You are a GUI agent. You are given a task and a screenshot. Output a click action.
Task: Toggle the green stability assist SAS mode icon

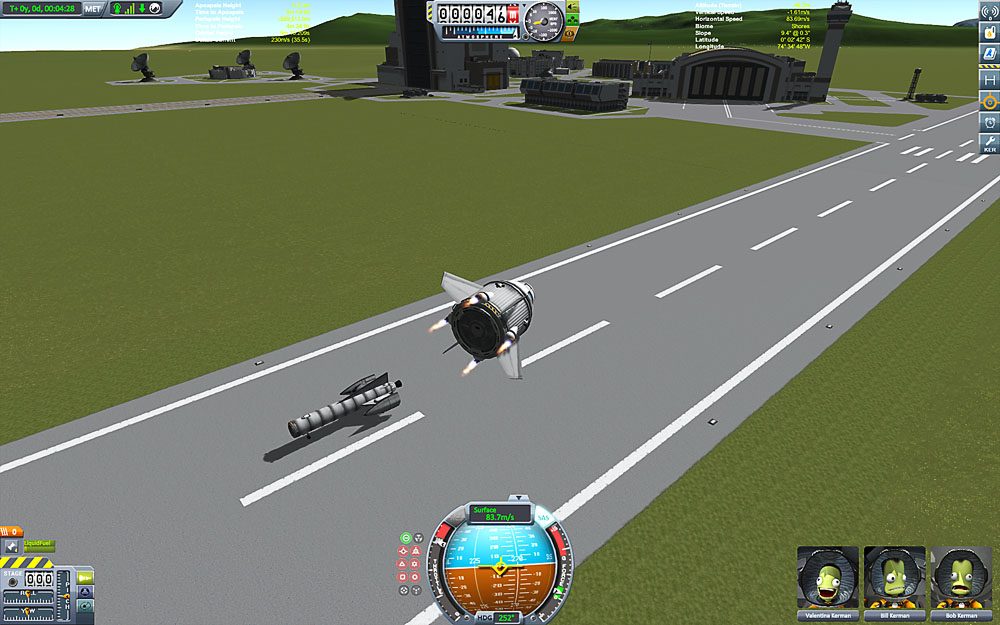[407, 538]
